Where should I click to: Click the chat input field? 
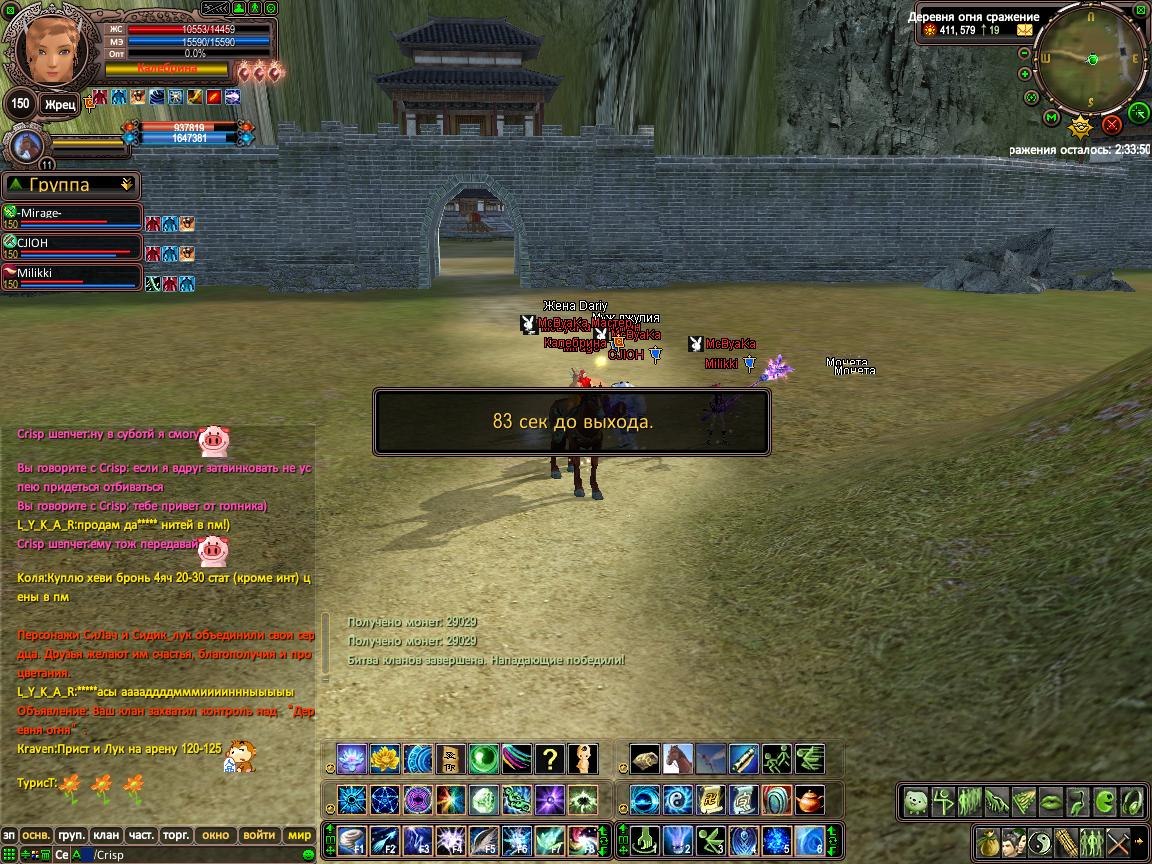pos(200,855)
